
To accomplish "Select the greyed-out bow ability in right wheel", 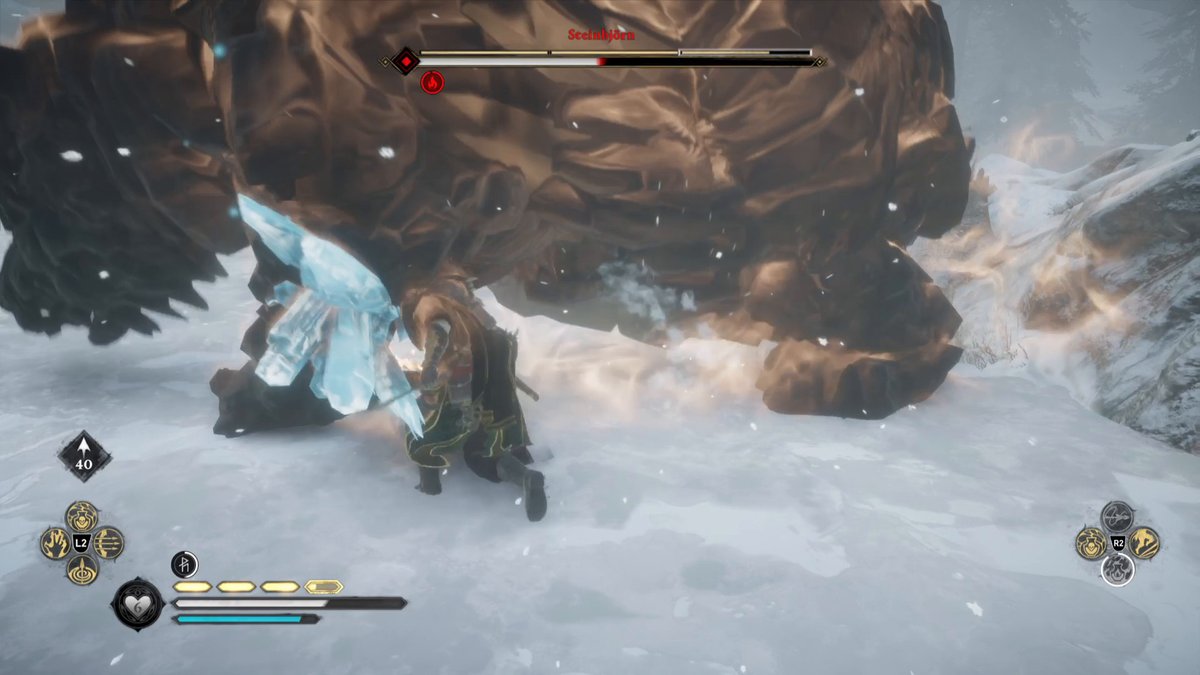I will (1117, 516).
